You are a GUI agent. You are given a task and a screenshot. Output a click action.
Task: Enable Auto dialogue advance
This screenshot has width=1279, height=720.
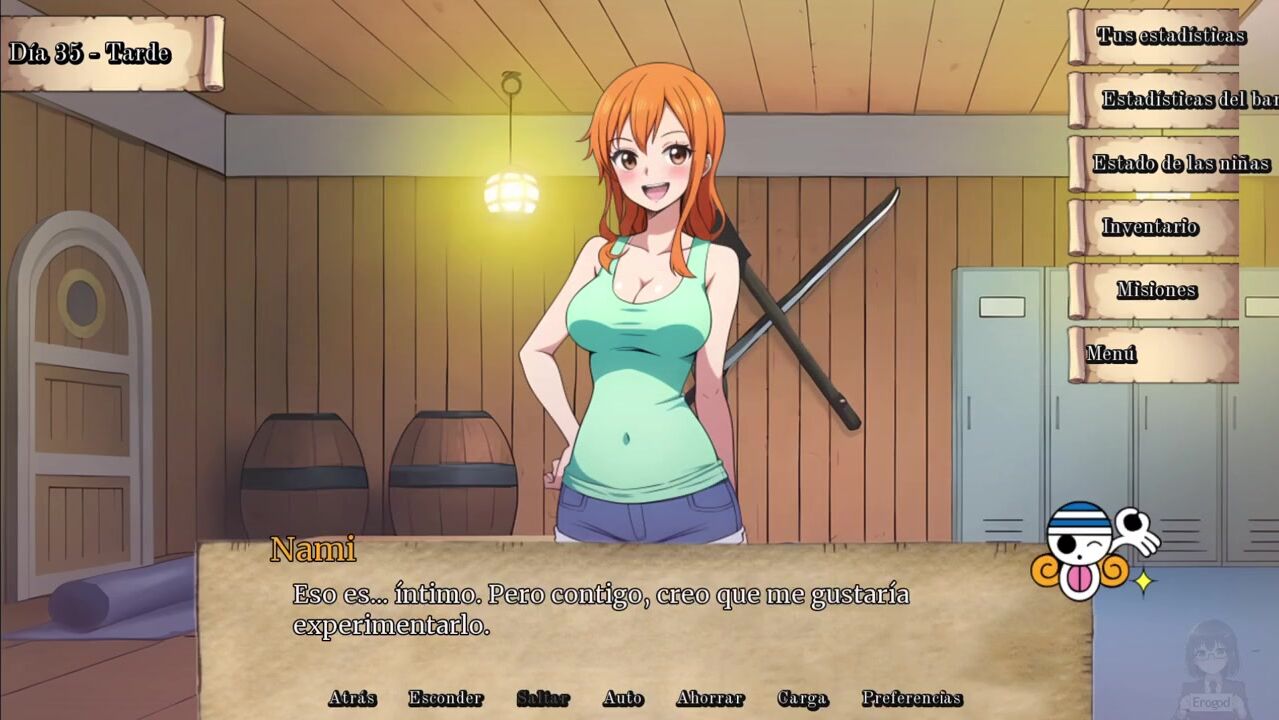(623, 698)
